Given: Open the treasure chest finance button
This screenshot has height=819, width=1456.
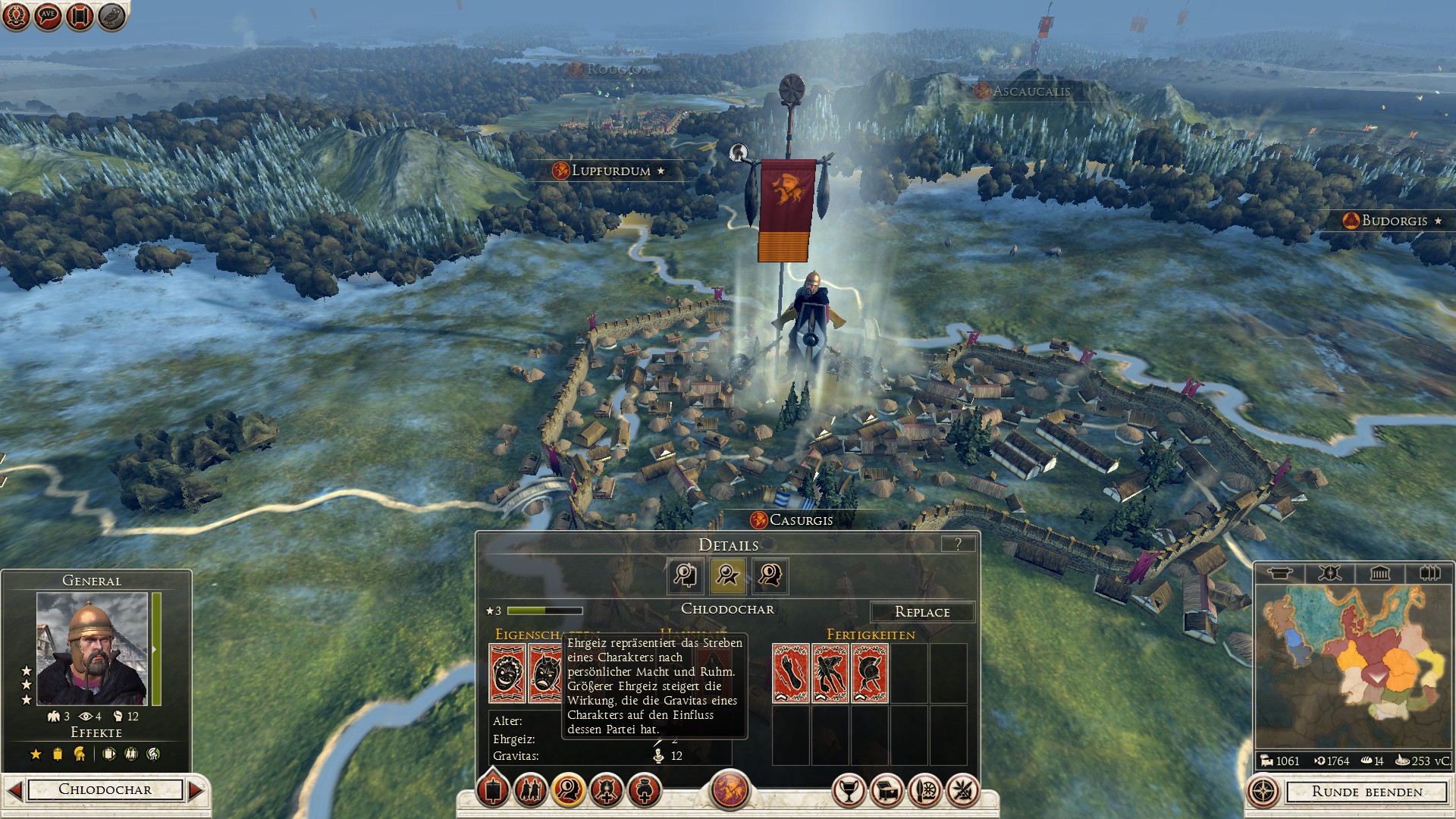Looking at the screenshot, I should click(x=886, y=791).
